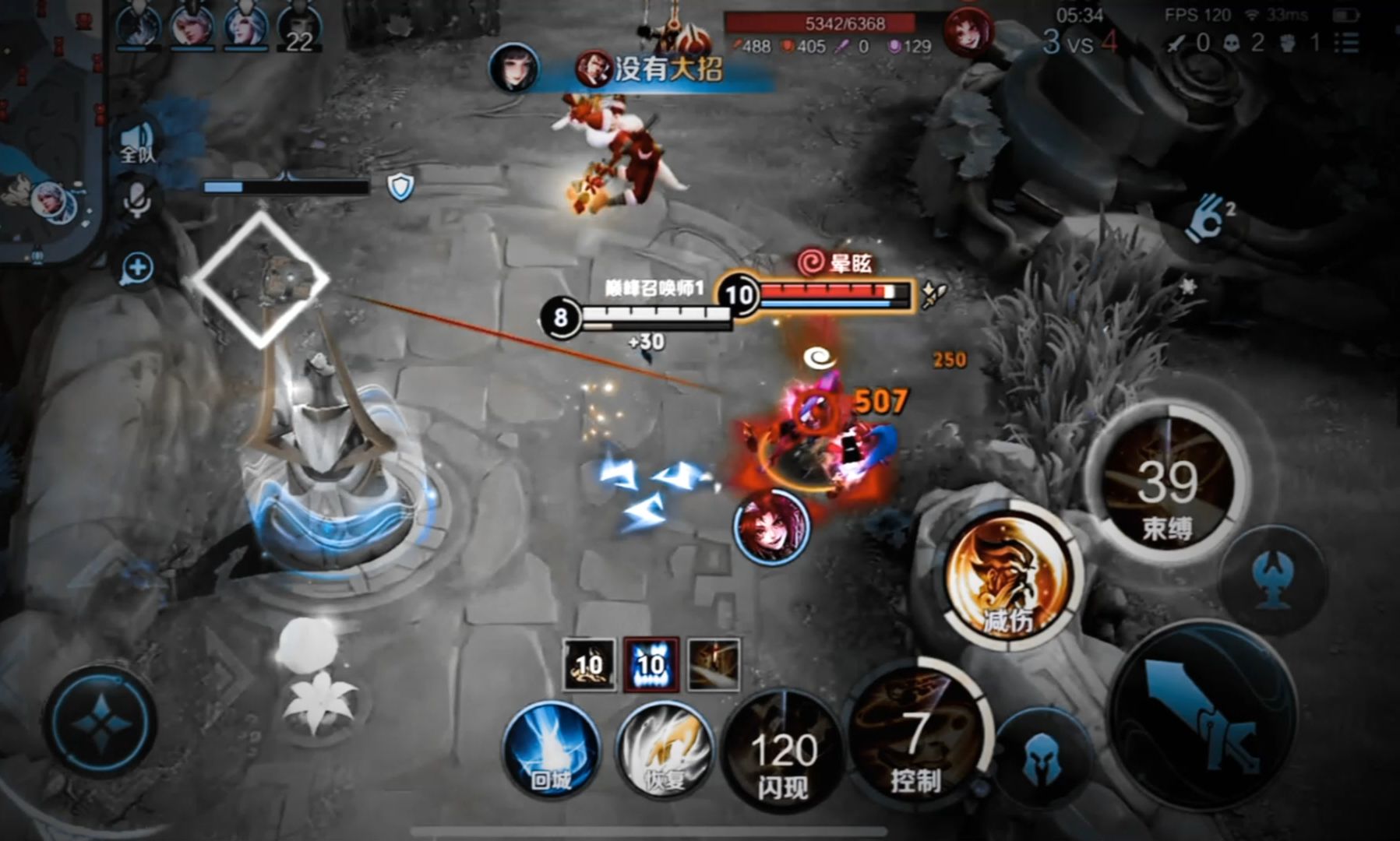Viewport: 1400px width, 841px height.
Task: Open the list menu beside the scoreboard
Action: pyautogui.click(x=1350, y=42)
